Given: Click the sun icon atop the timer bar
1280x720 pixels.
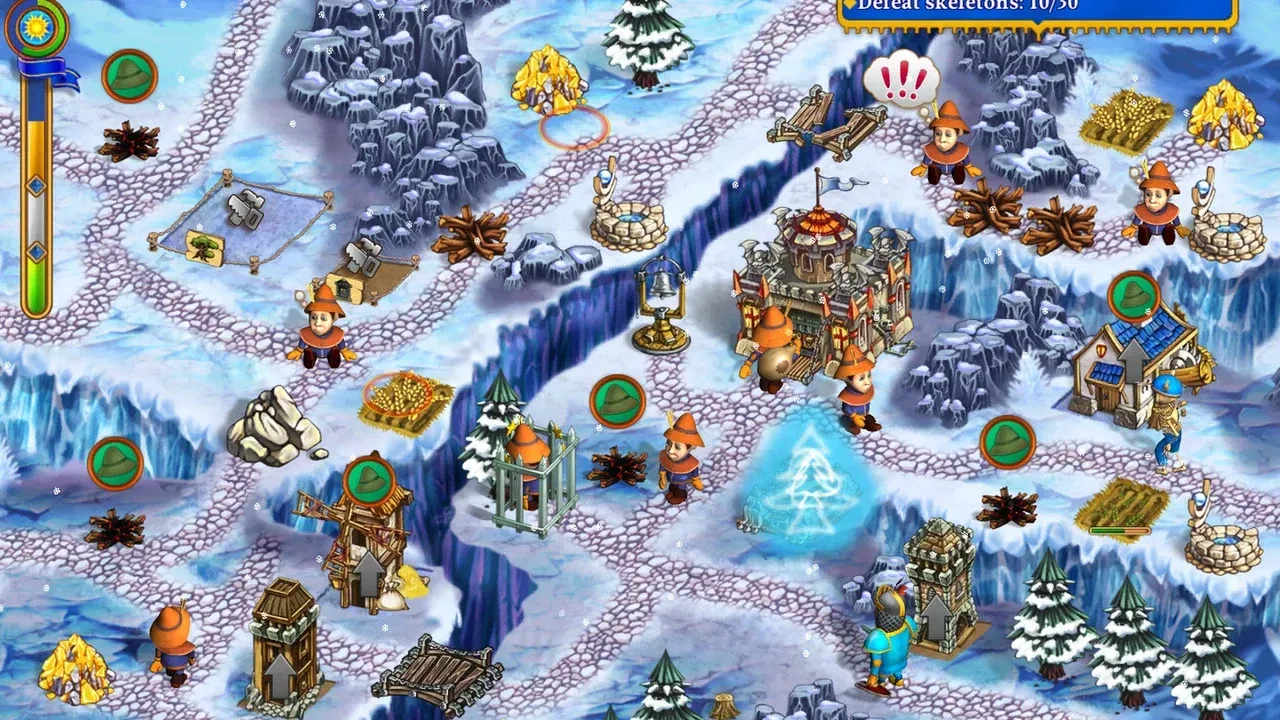Looking at the screenshot, I should pos(36,27).
